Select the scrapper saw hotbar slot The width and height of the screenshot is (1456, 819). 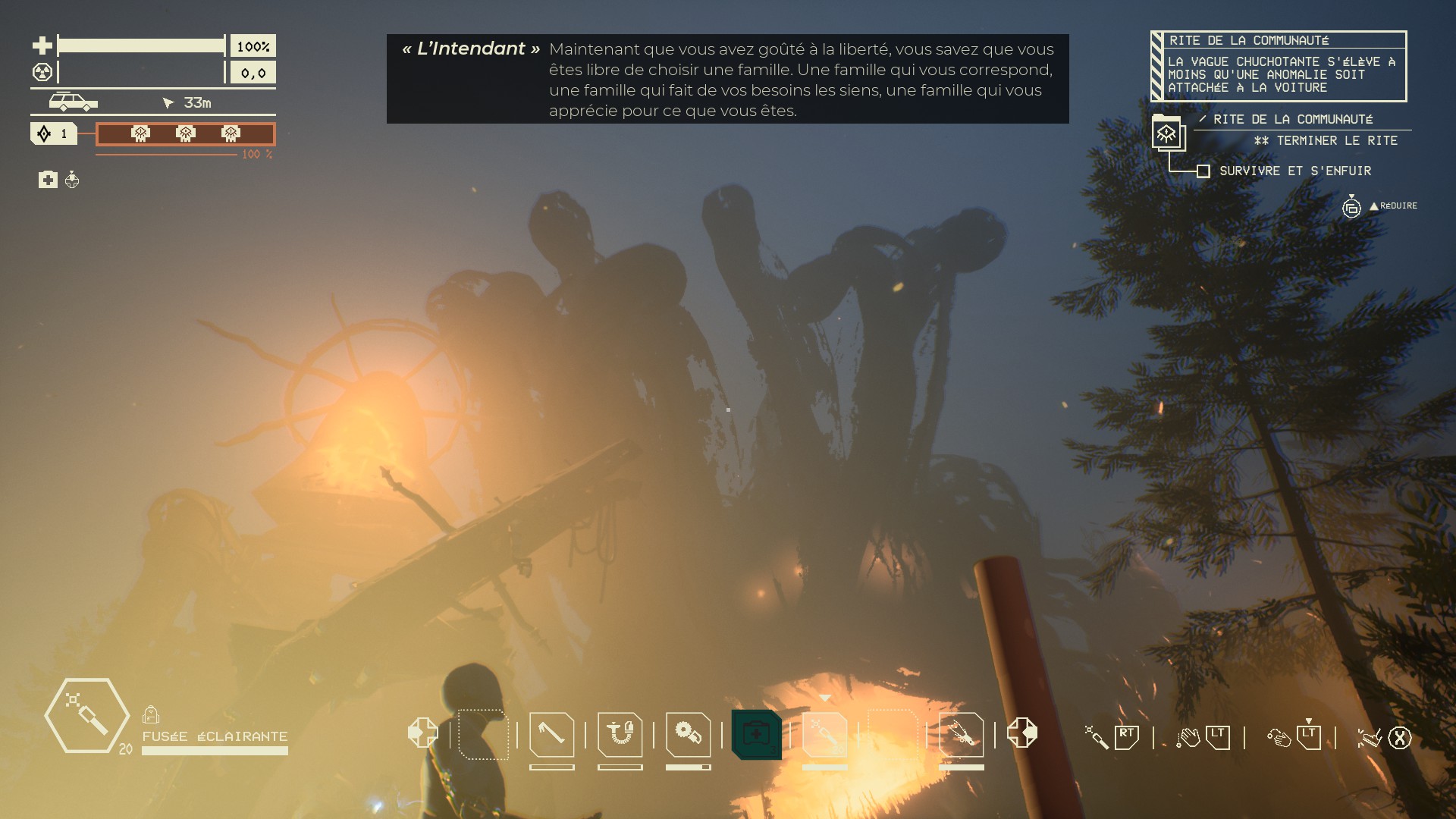click(688, 734)
